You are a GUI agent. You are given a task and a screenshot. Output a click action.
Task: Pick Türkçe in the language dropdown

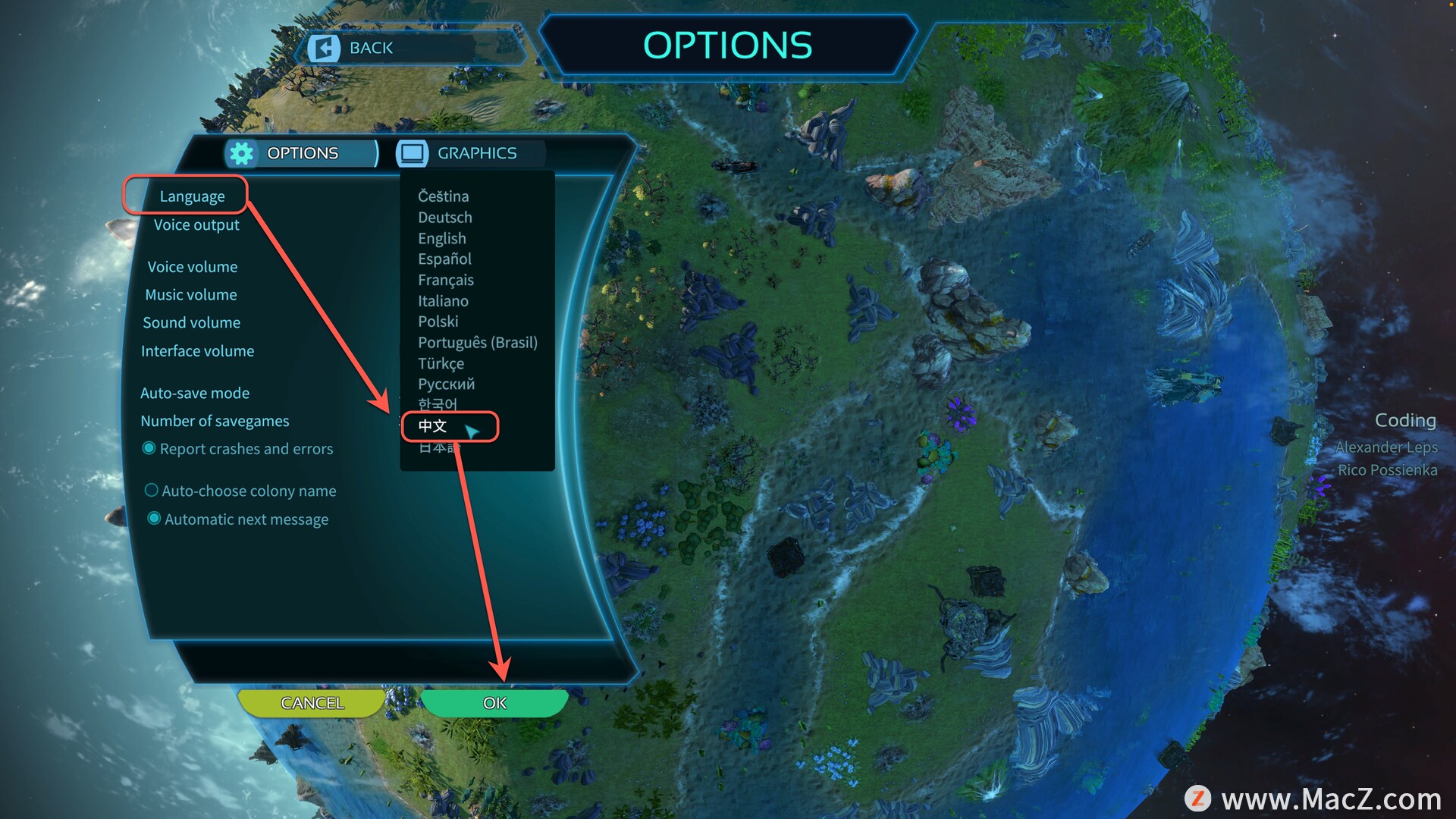click(x=441, y=364)
